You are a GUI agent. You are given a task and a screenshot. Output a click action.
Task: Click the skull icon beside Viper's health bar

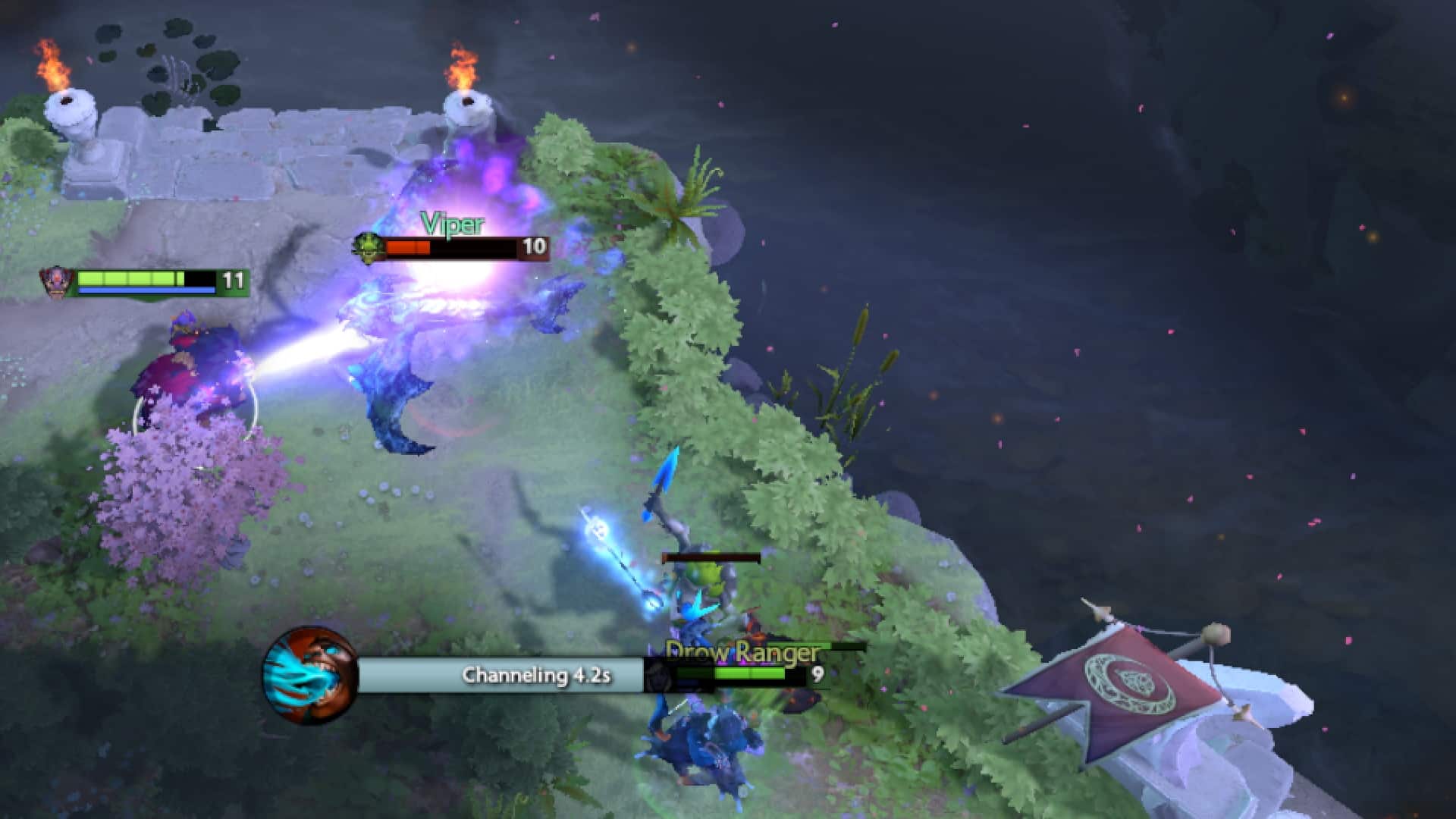(x=369, y=247)
